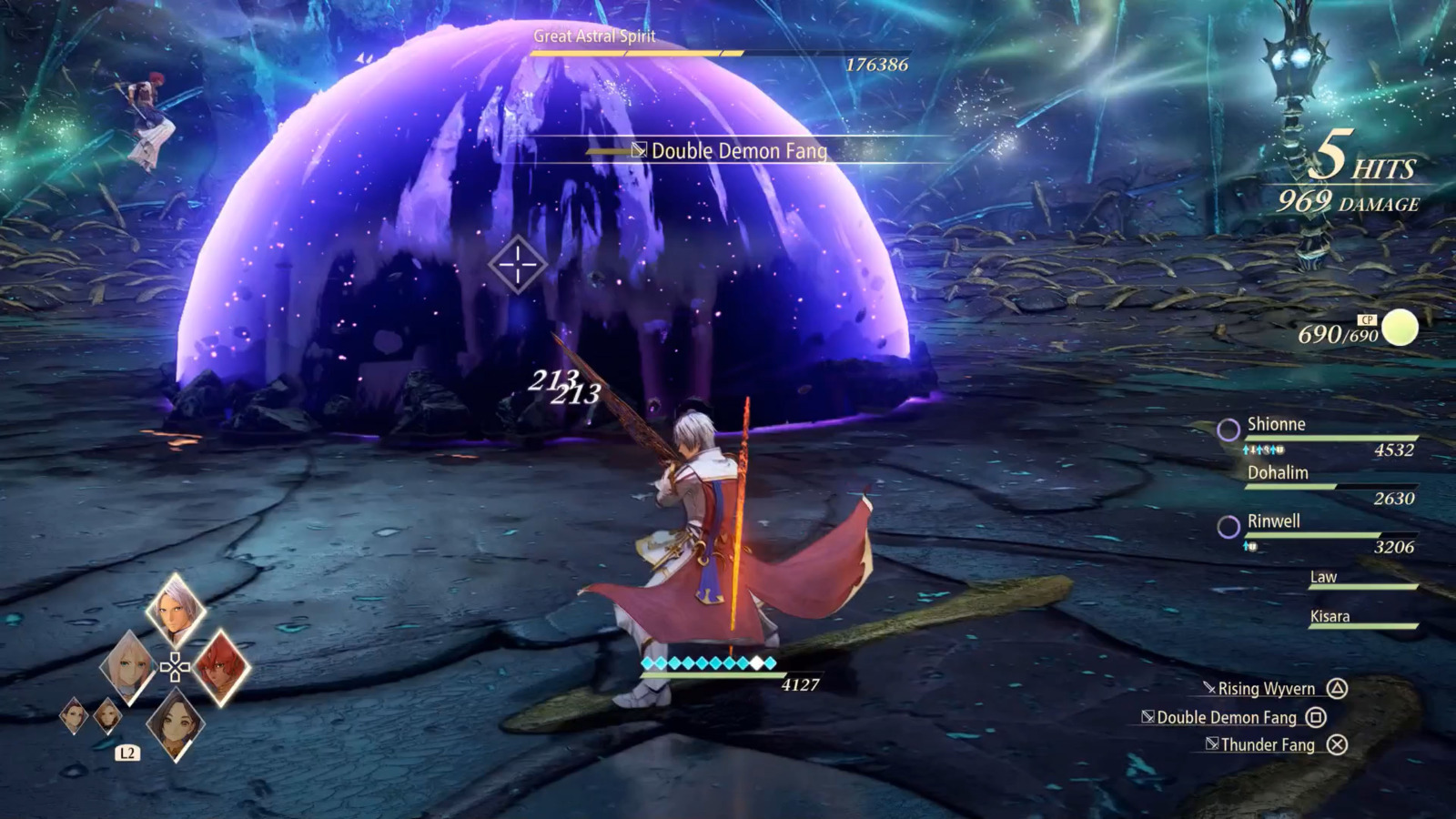
Task: Toggle the circle marker beside Rinwell's name
Action: (x=1229, y=525)
